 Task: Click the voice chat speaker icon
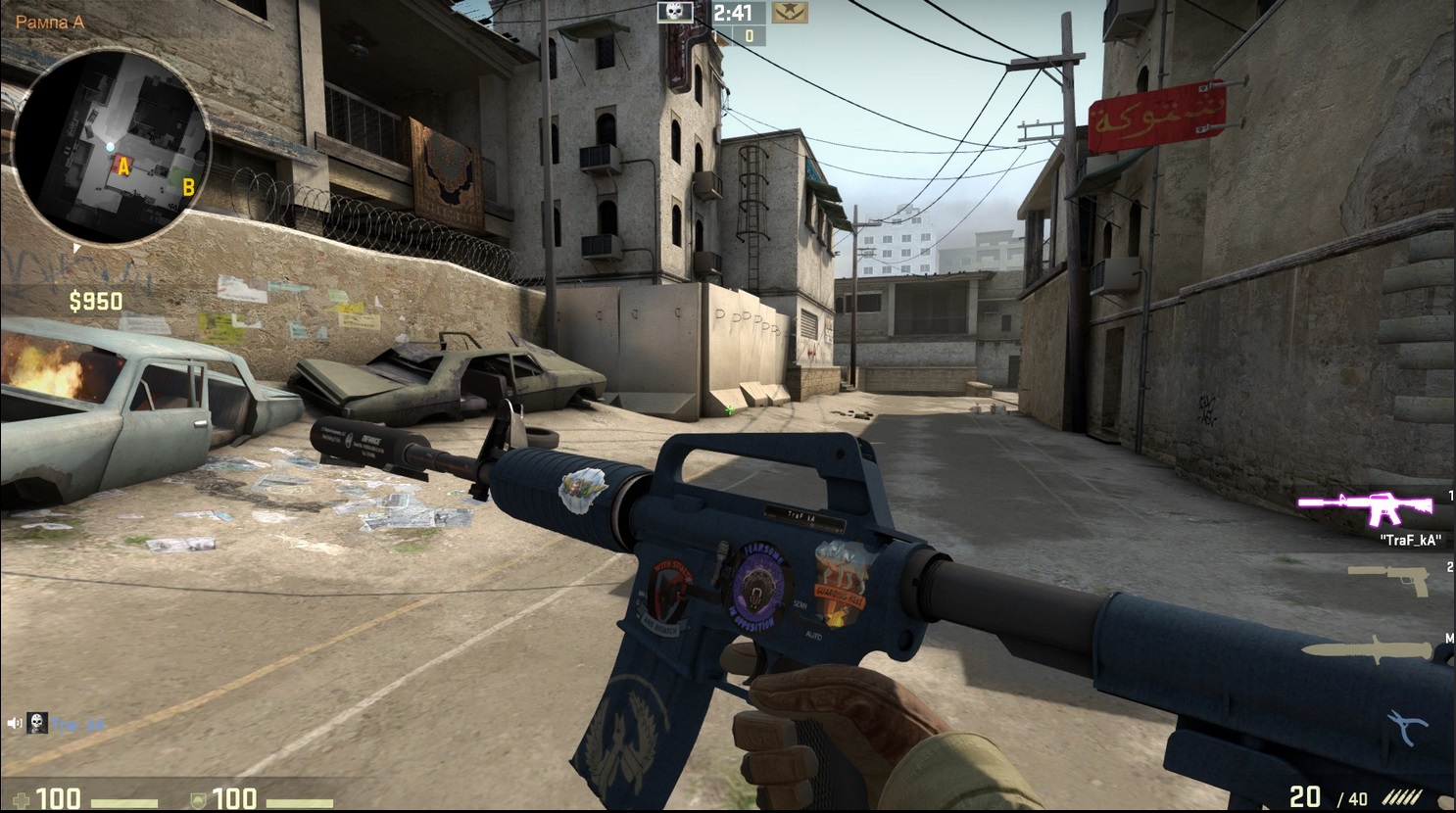(x=15, y=723)
